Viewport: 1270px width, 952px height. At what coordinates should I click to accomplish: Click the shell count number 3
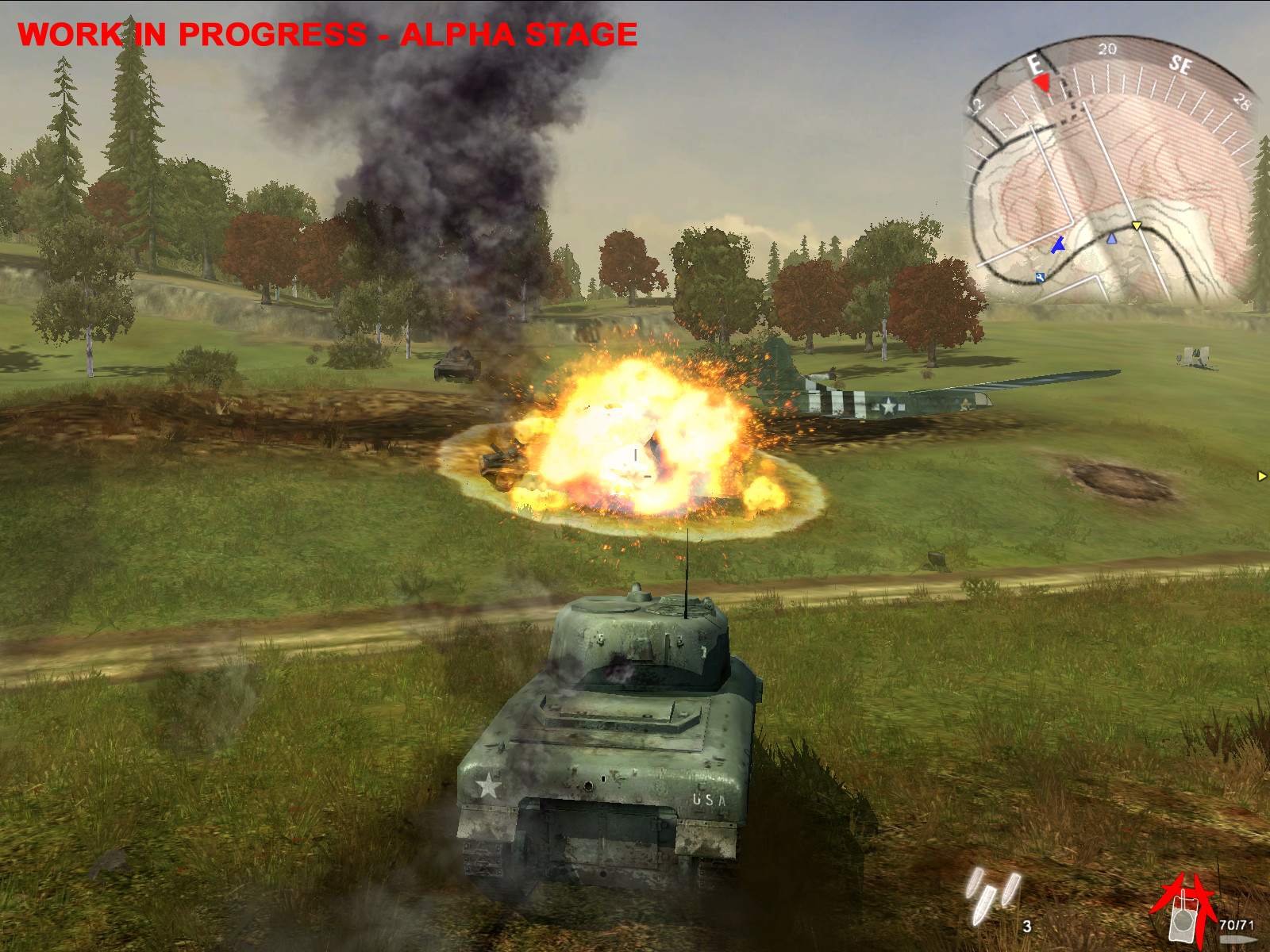[x=1026, y=926]
